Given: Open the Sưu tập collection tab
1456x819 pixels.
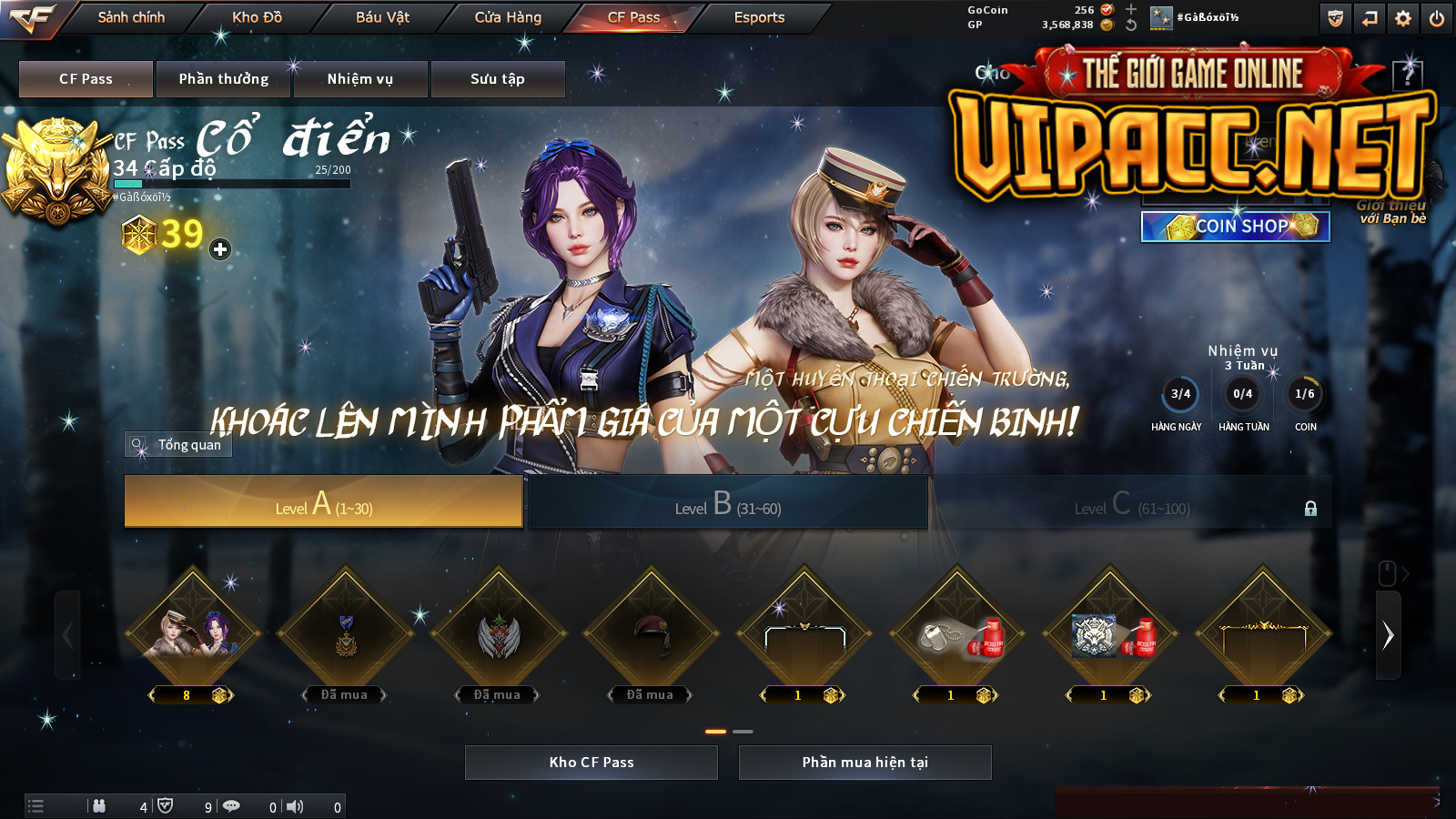Looking at the screenshot, I should pyautogui.click(x=498, y=79).
